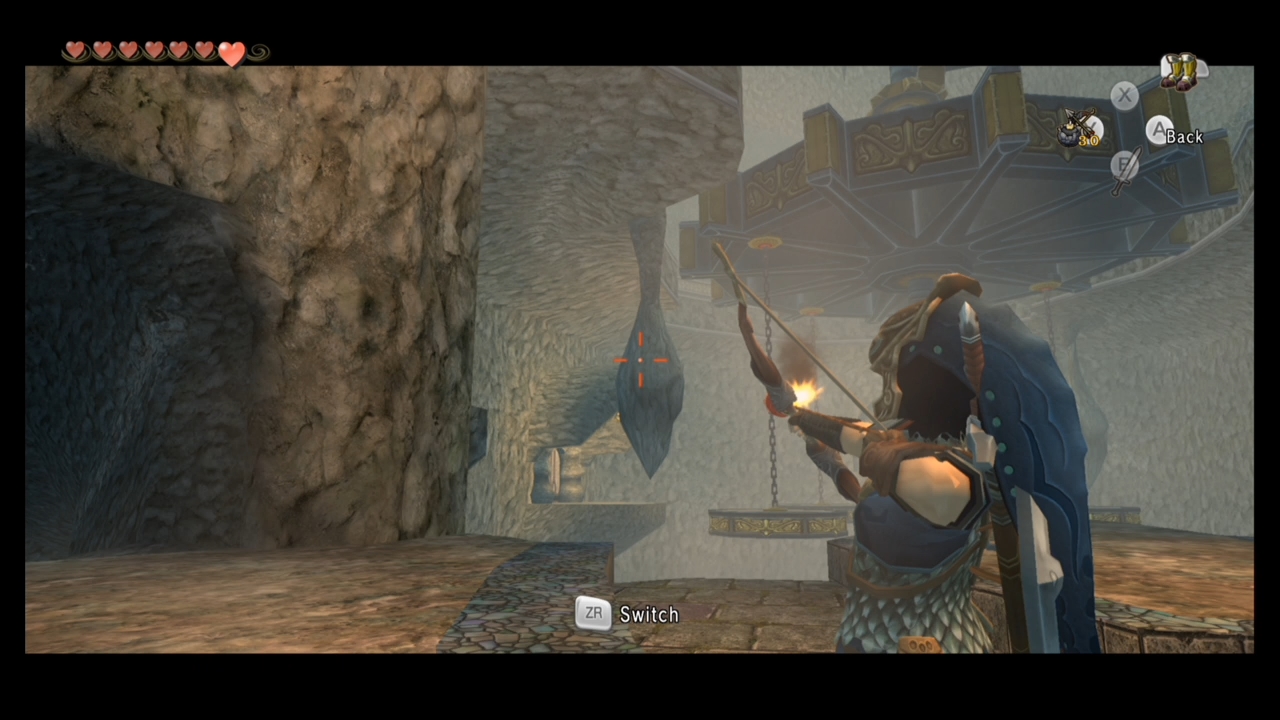Click the fourth heart in the health bar
The image size is (1280, 720).
(153, 49)
